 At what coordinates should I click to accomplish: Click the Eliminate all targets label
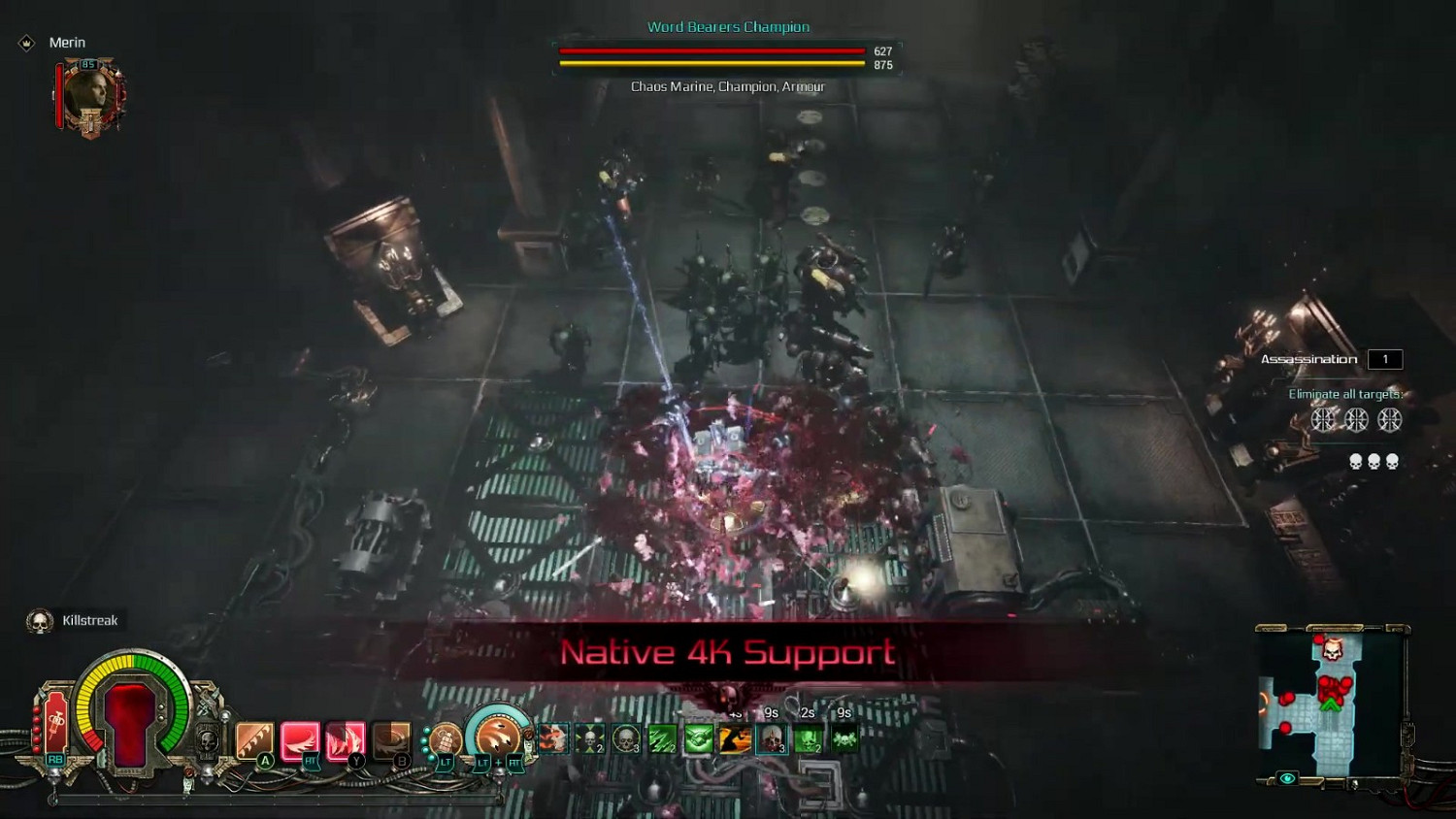click(x=1344, y=394)
